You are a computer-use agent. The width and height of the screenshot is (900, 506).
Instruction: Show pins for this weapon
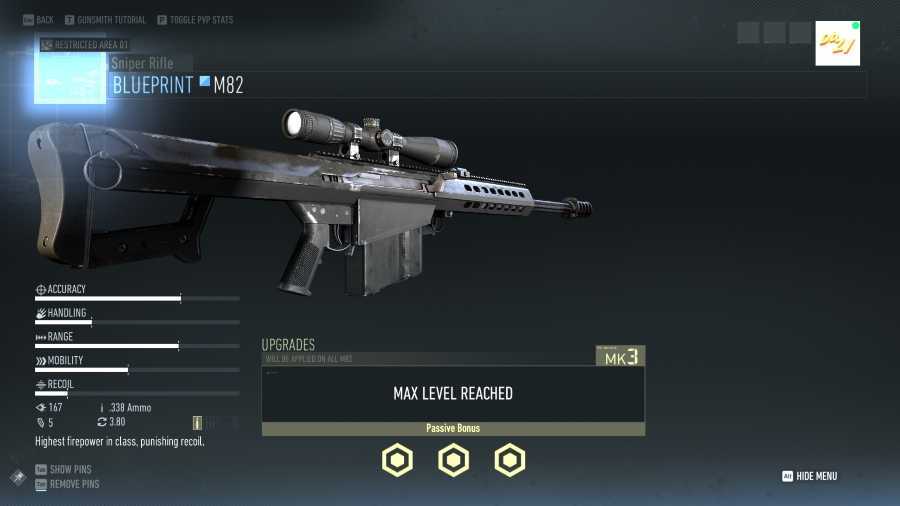(x=63, y=469)
